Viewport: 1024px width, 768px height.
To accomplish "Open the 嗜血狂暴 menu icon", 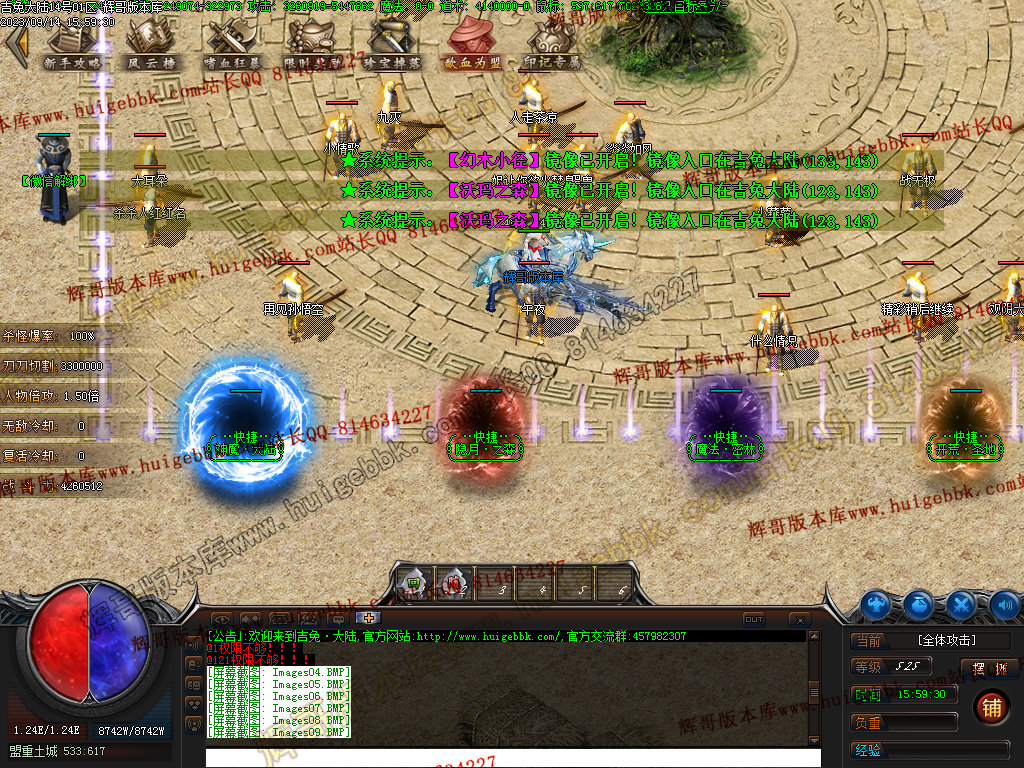I will [232, 46].
